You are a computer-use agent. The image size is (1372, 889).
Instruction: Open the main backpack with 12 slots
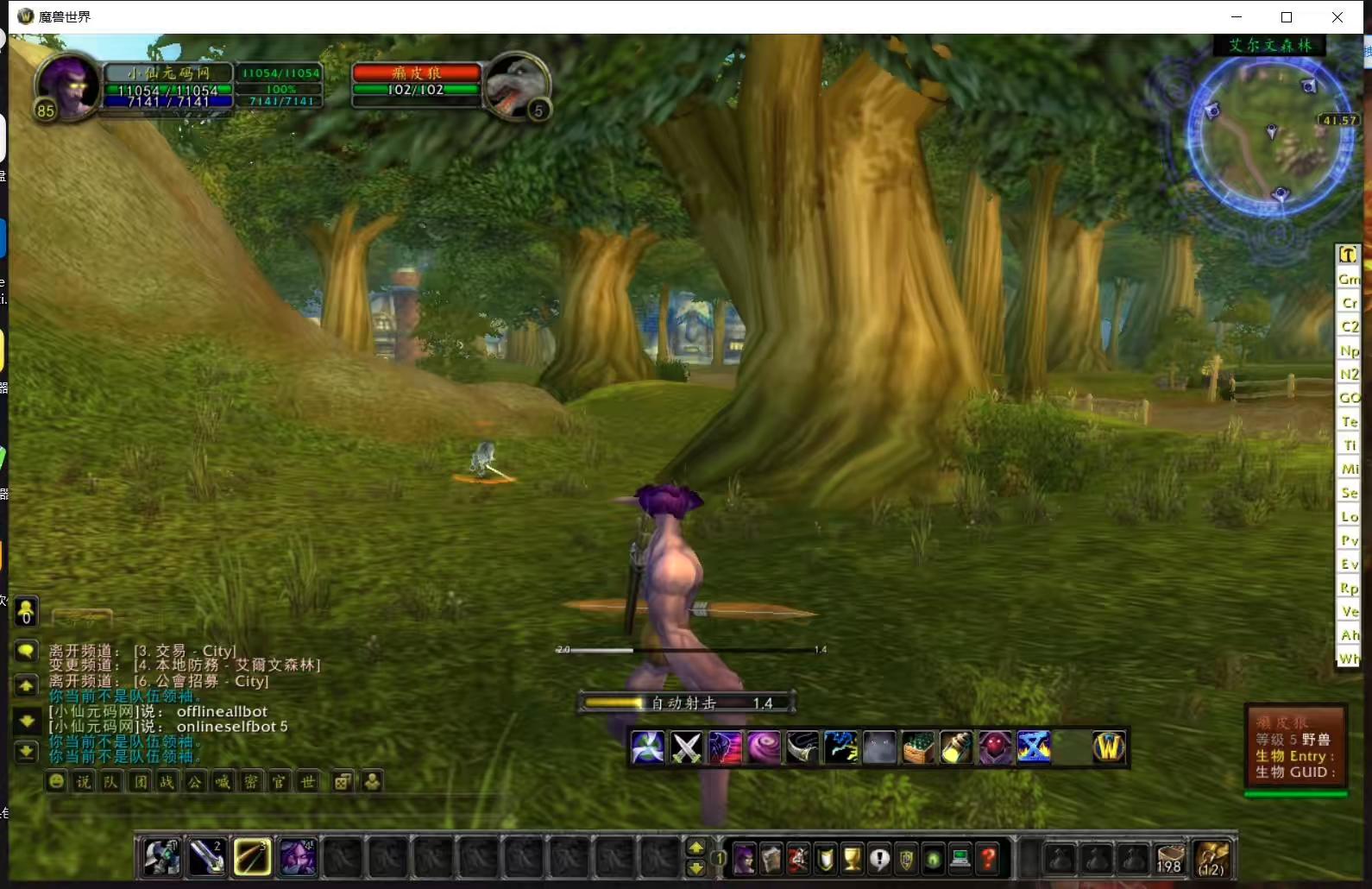1212,858
